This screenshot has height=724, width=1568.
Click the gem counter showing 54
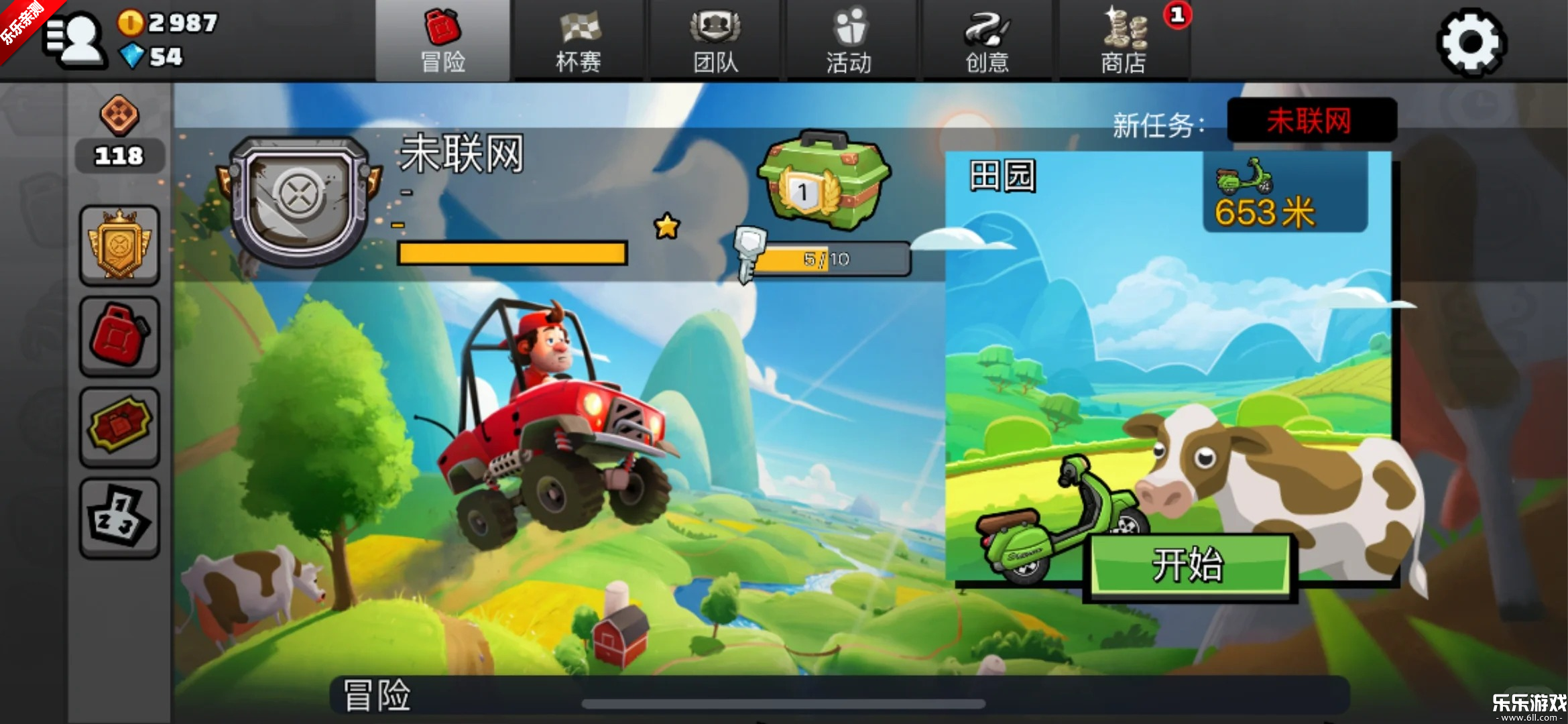[x=161, y=57]
